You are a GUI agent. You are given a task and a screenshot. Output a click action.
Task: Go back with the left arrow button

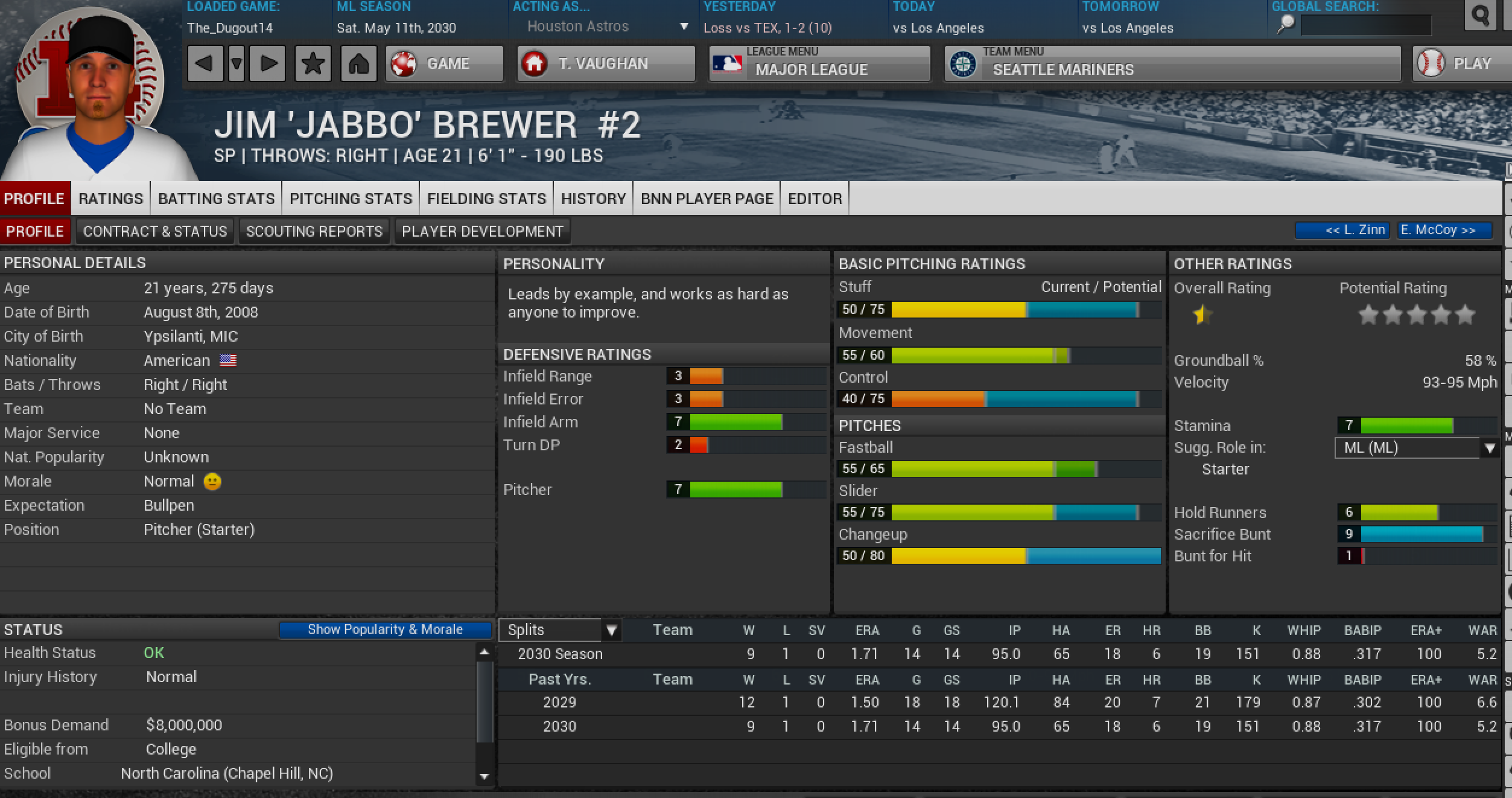click(204, 63)
